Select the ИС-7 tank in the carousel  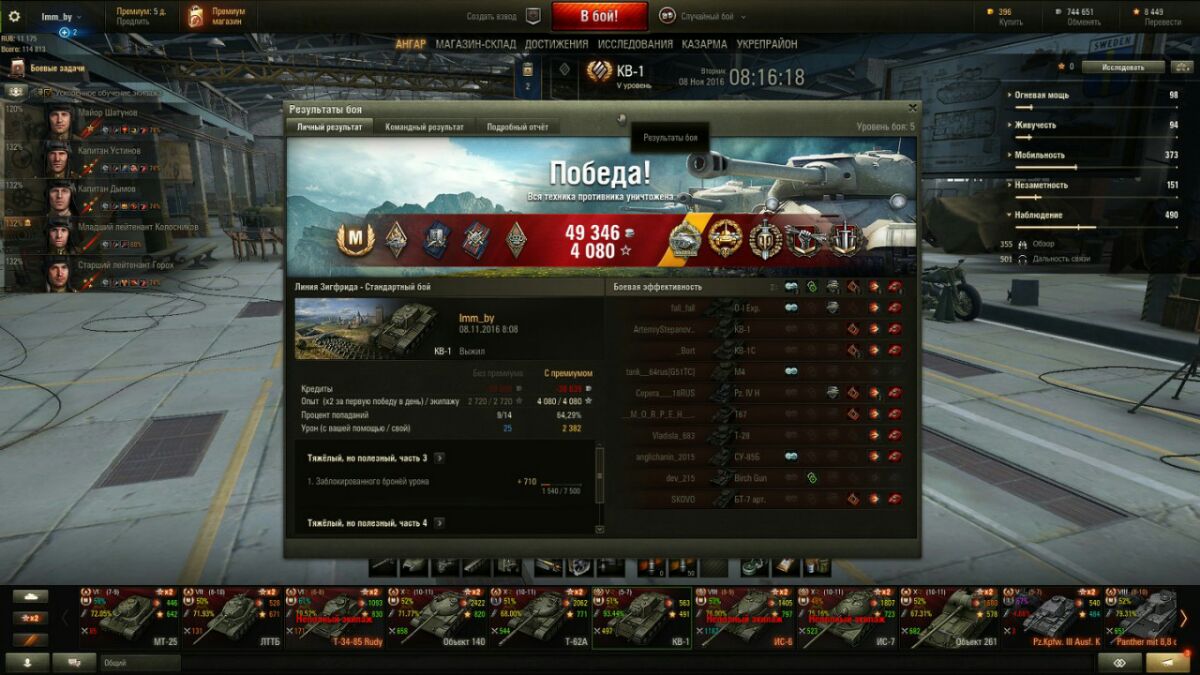[848, 615]
